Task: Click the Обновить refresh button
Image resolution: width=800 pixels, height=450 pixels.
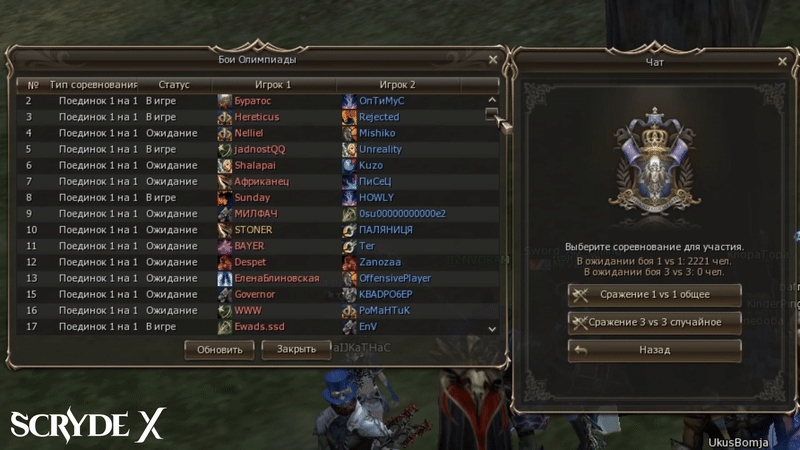Action: pyautogui.click(x=220, y=350)
